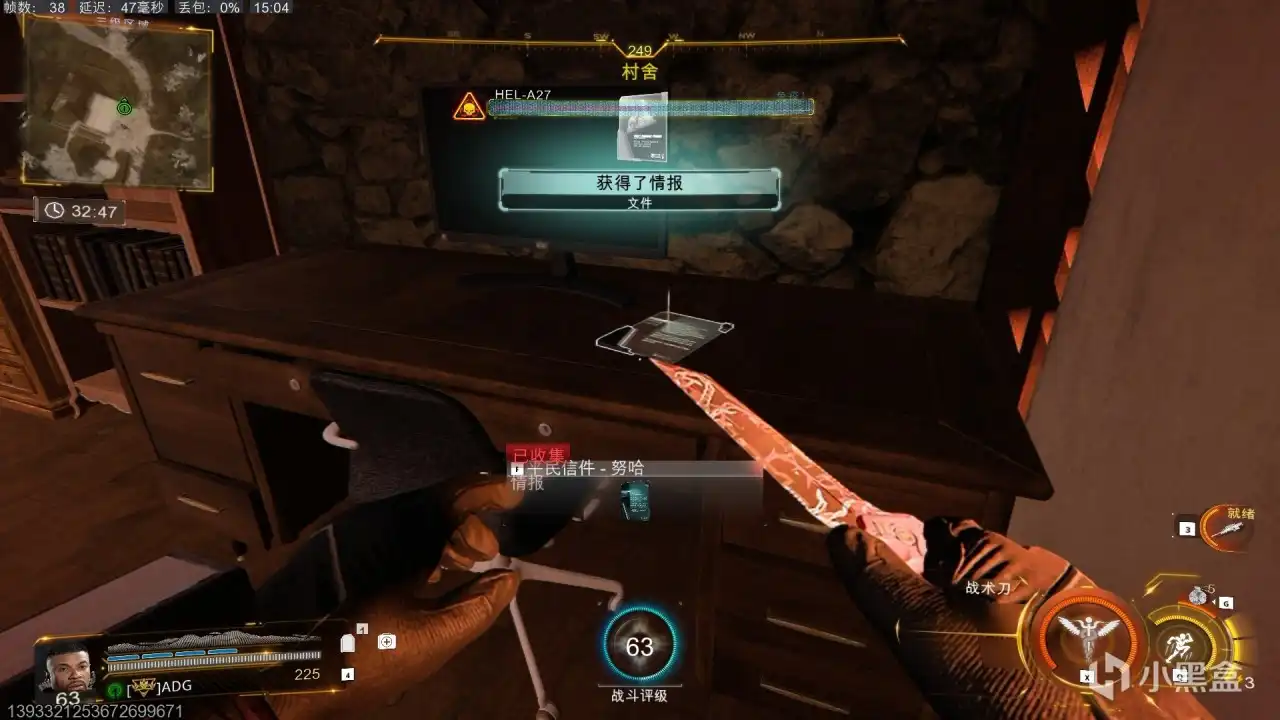Click the HEL-A27 skull warning icon
This screenshot has width=1280, height=720.
point(468,107)
